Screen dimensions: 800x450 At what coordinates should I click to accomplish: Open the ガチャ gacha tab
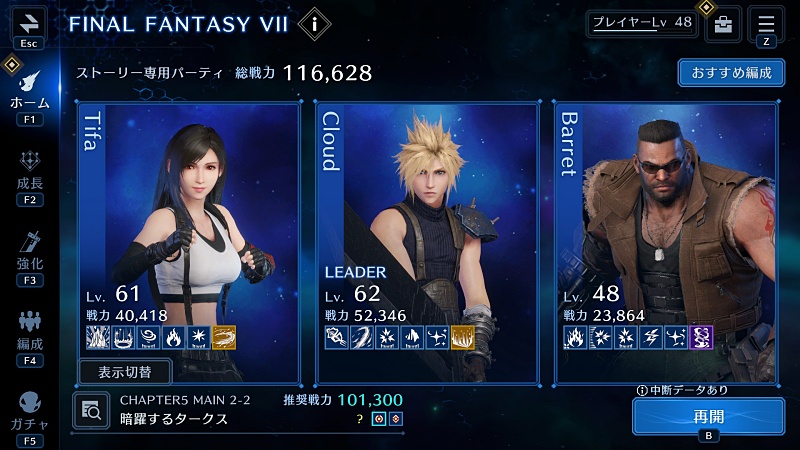(x=29, y=412)
